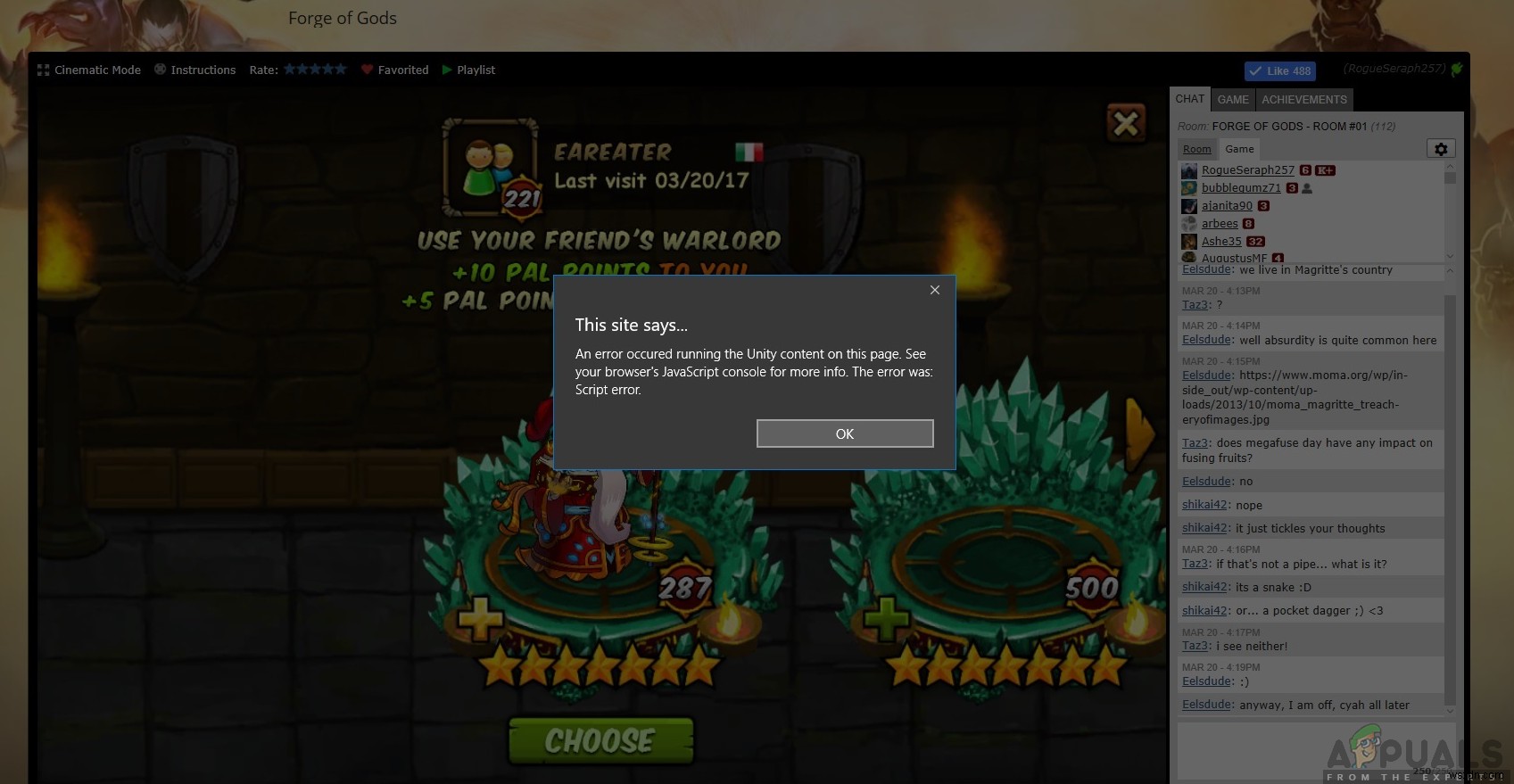Viewport: 1514px width, 784px height.
Task: Open the chat settings gear
Action: (x=1442, y=148)
